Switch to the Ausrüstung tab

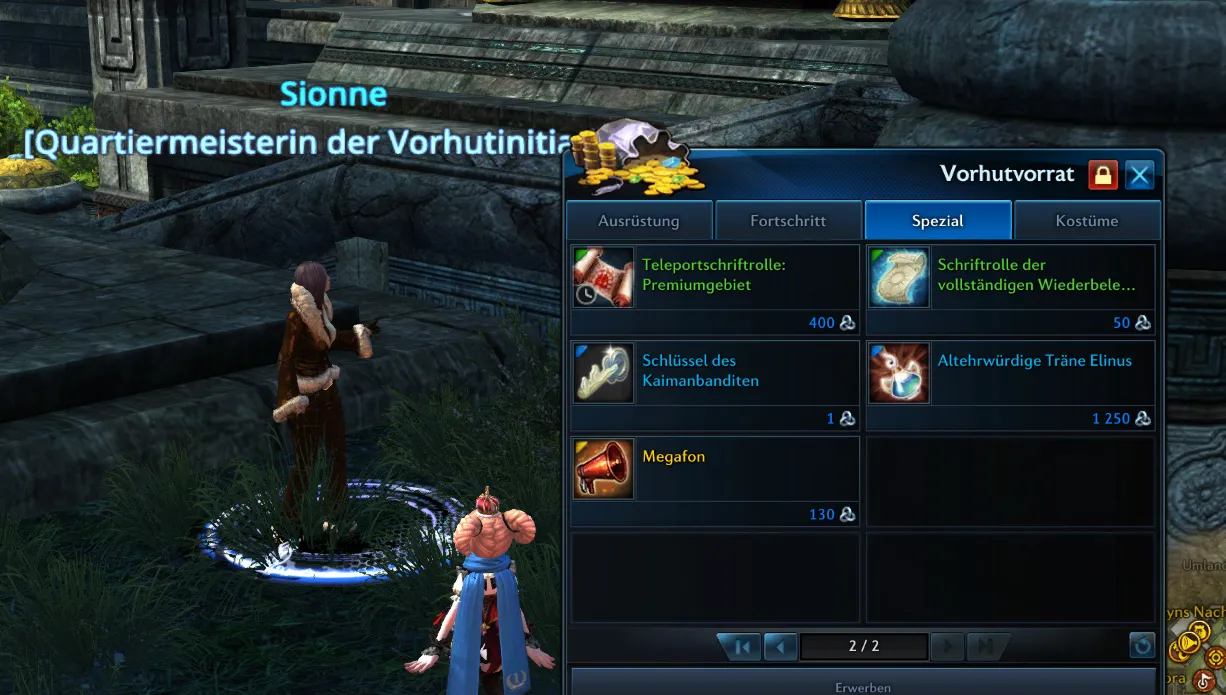point(639,221)
